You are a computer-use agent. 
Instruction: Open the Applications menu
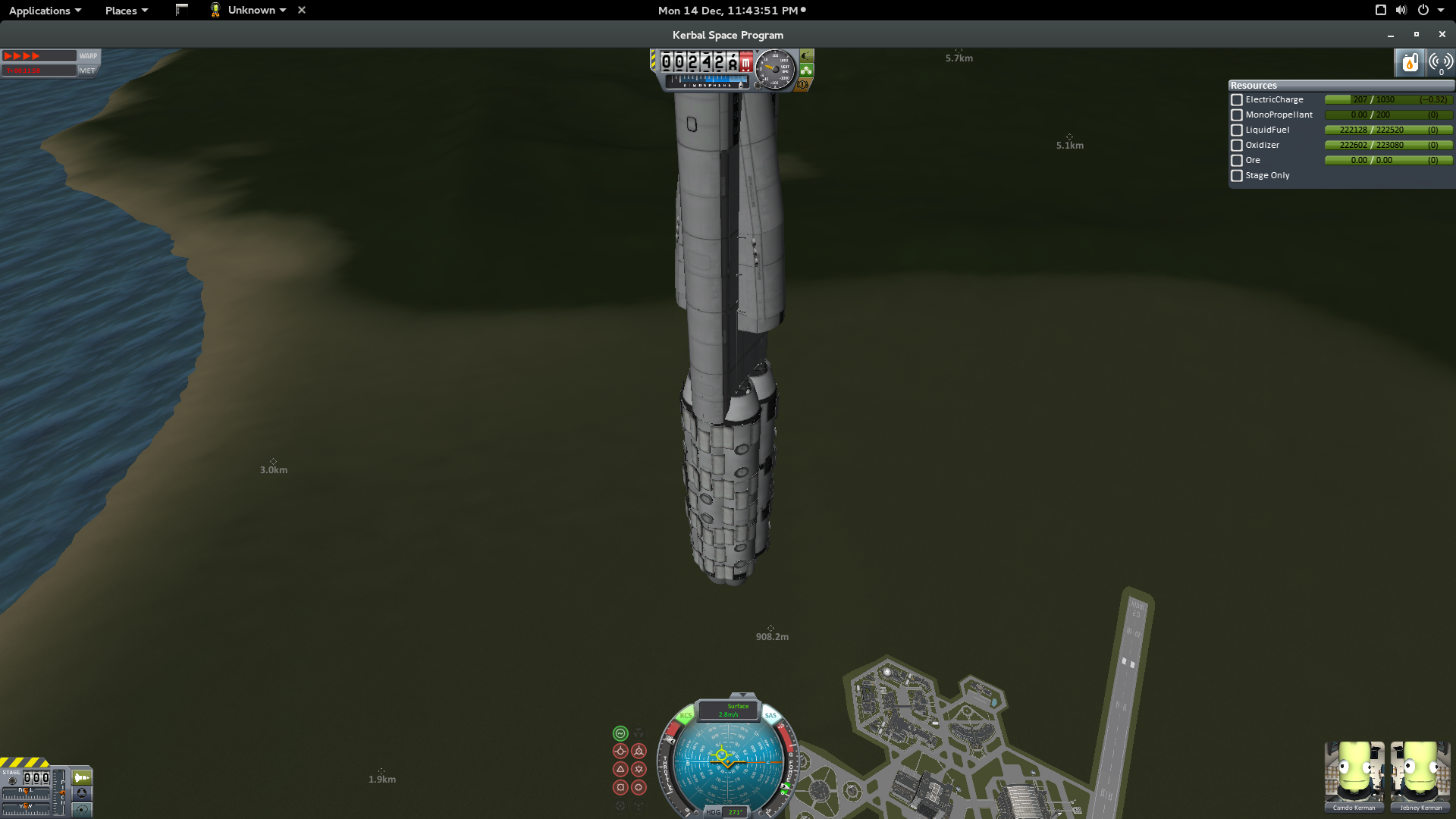point(42,10)
